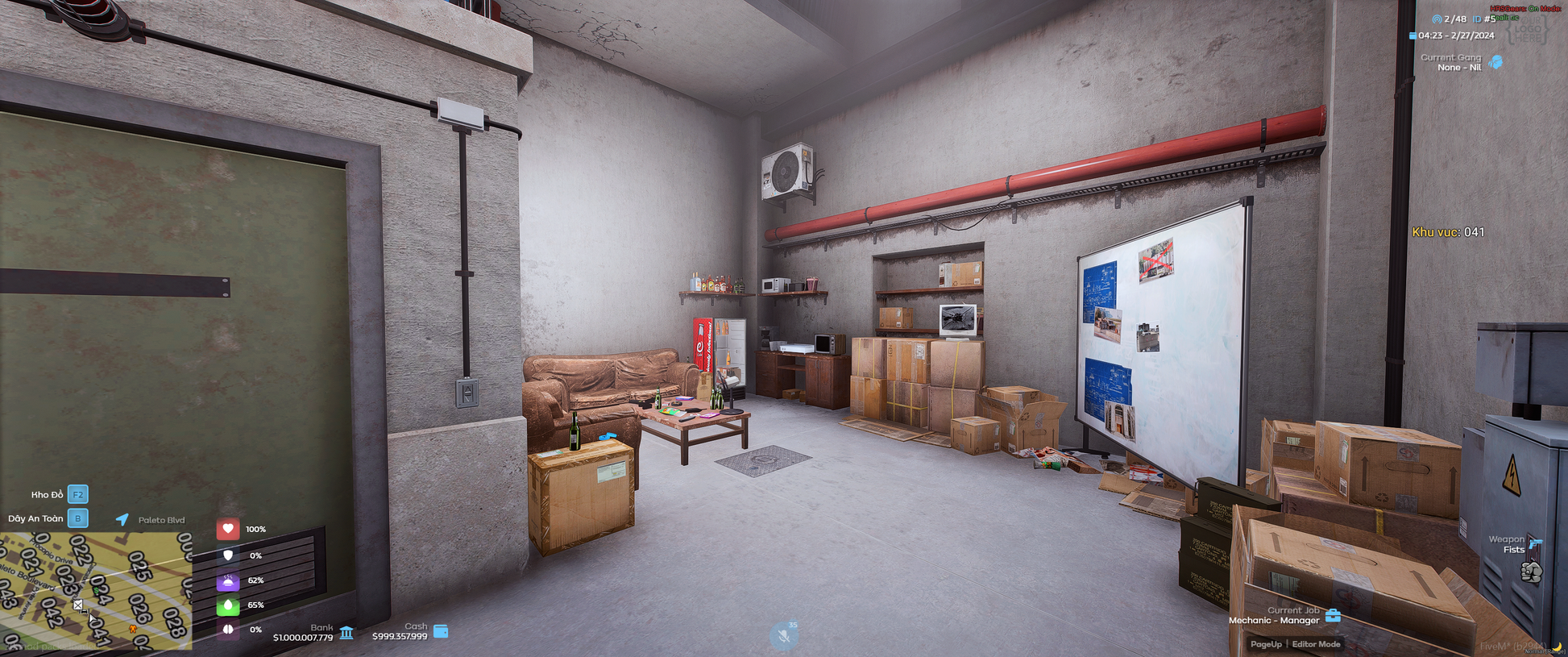
Task: Click the blue calendar date icon
Action: coord(1412,35)
